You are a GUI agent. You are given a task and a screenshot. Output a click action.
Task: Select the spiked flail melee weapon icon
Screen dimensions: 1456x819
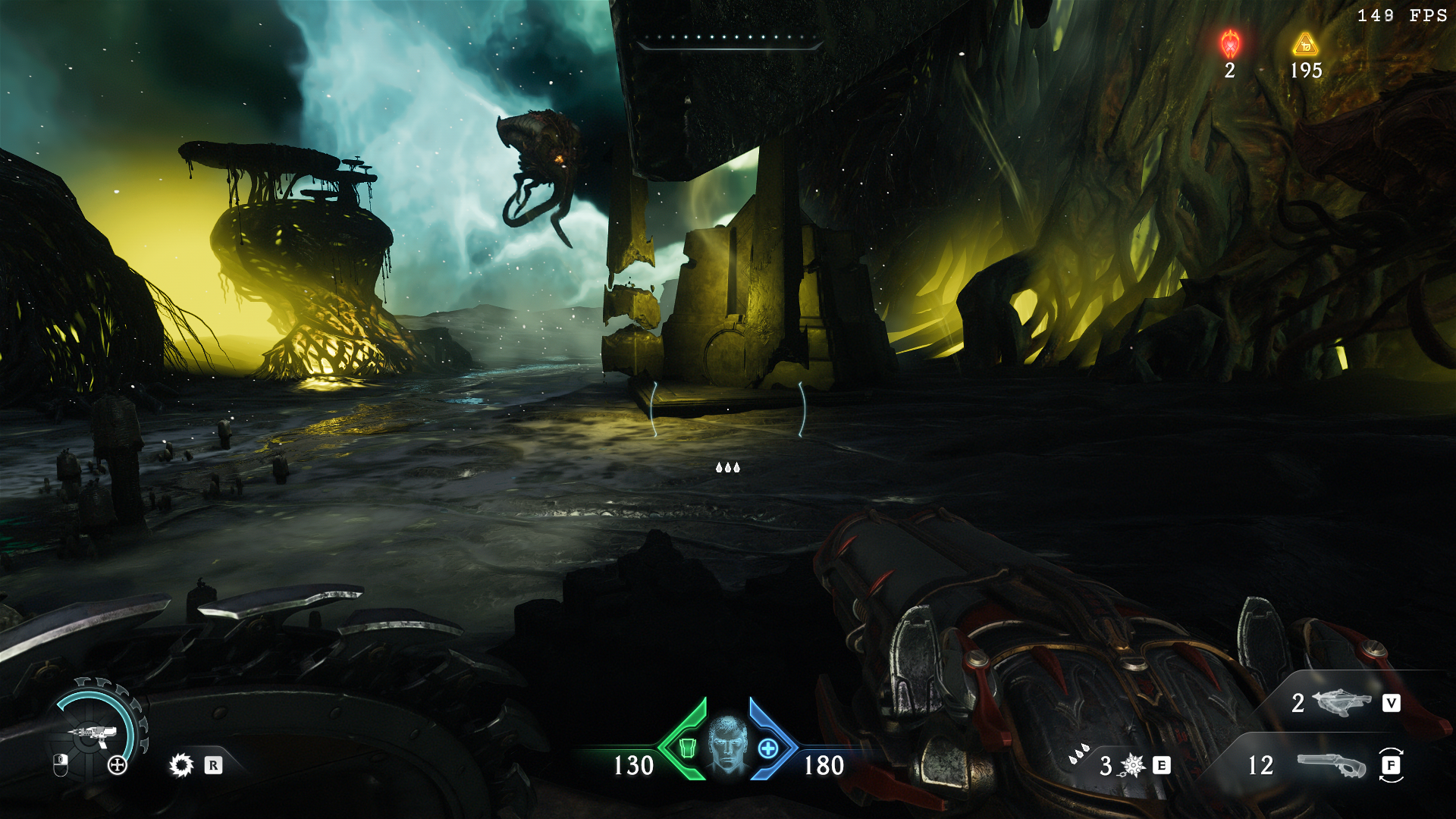coord(1133,765)
